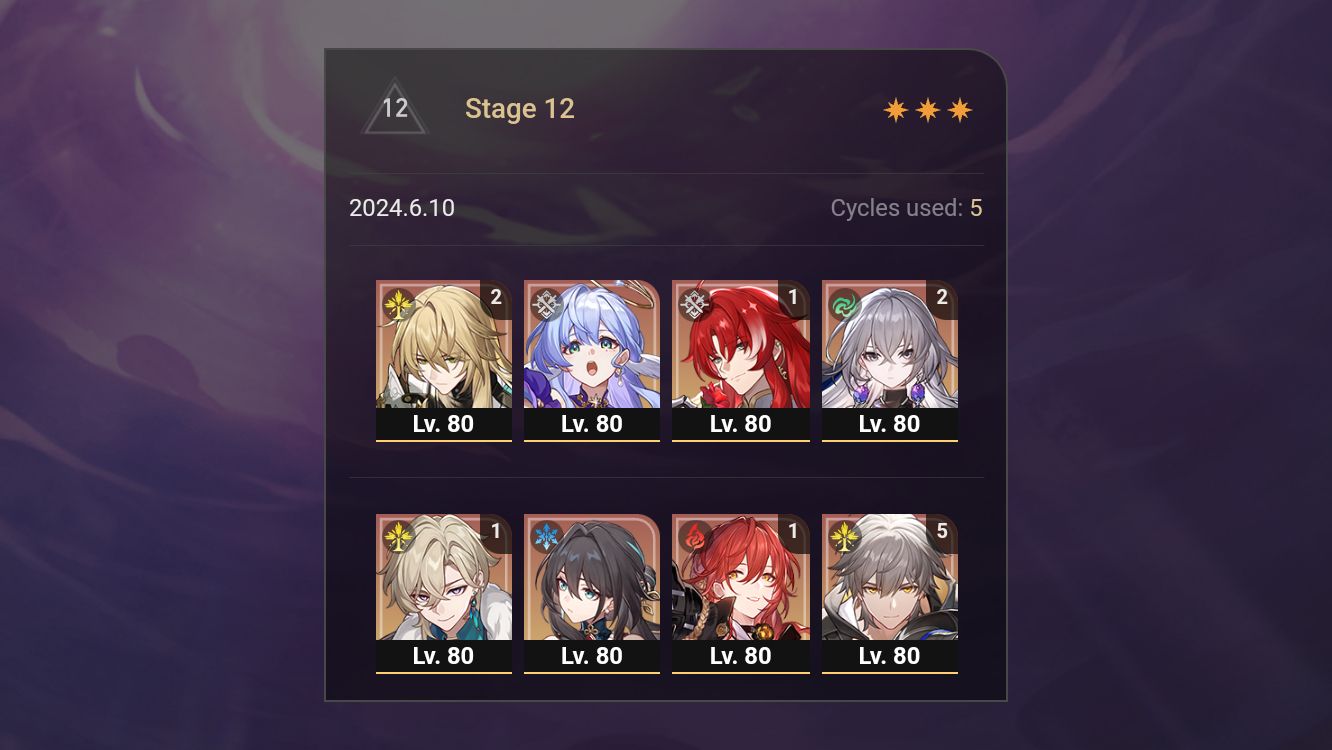Click the Trailblazer's Eidolon 5 badge
This screenshot has height=750, width=1332.
click(941, 530)
